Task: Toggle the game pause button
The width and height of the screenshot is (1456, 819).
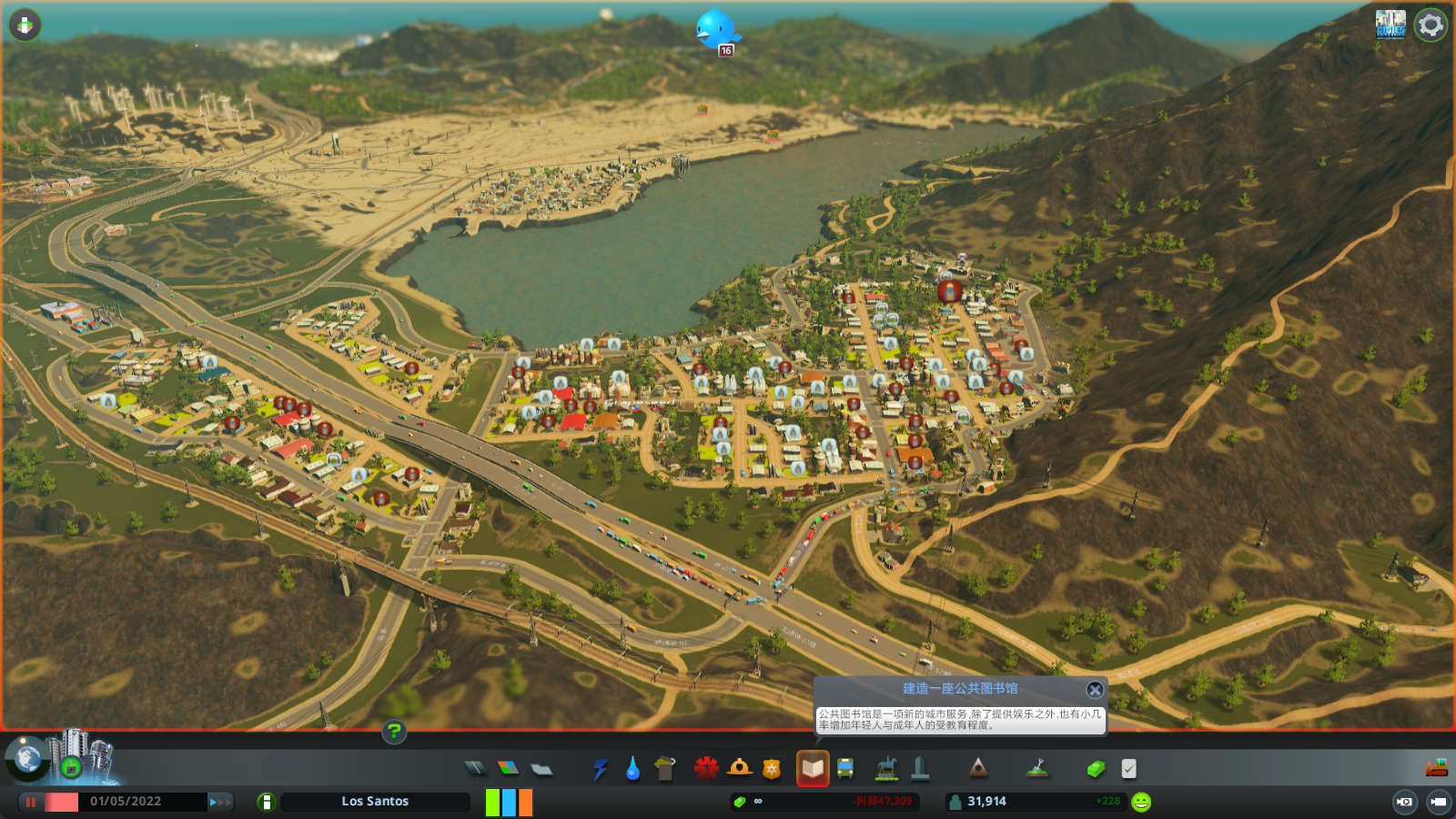Action: tap(31, 802)
